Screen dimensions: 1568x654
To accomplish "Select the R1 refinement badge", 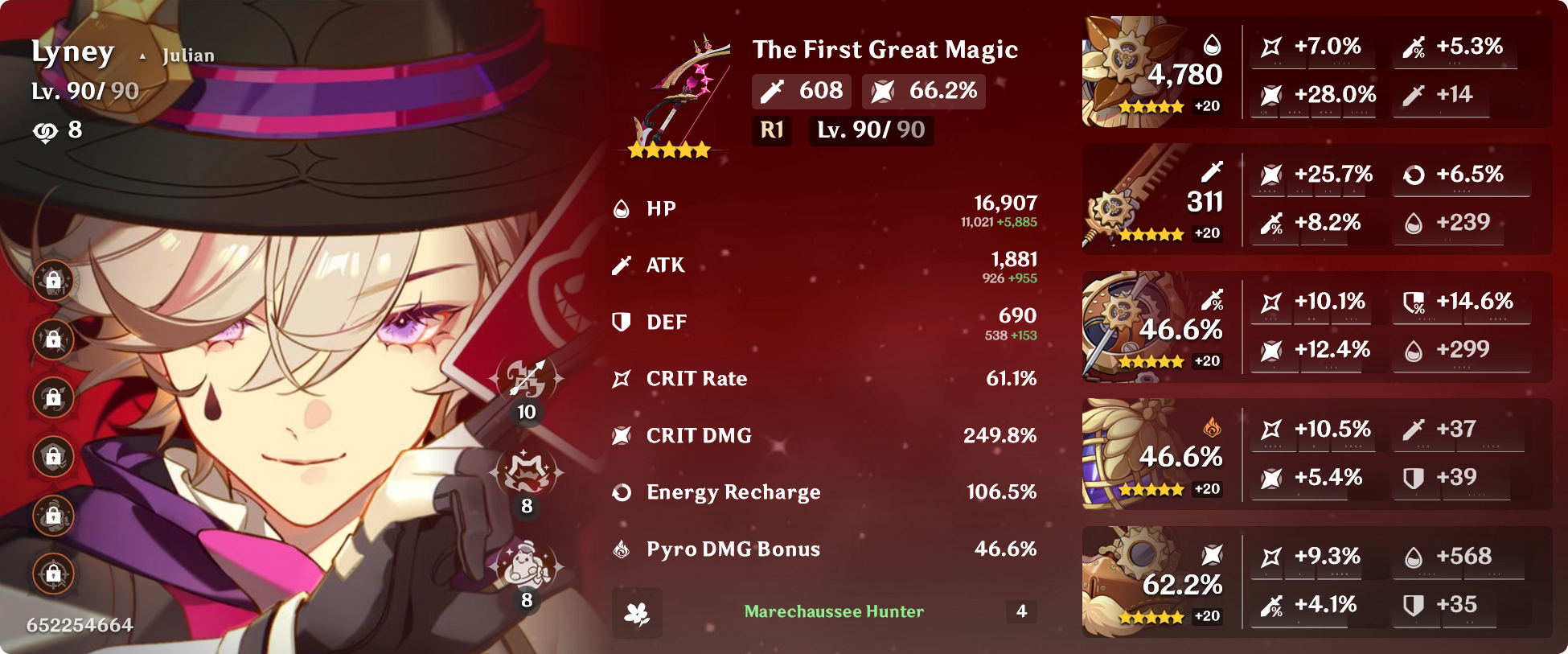I will pyautogui.click(x=771, y=130).
